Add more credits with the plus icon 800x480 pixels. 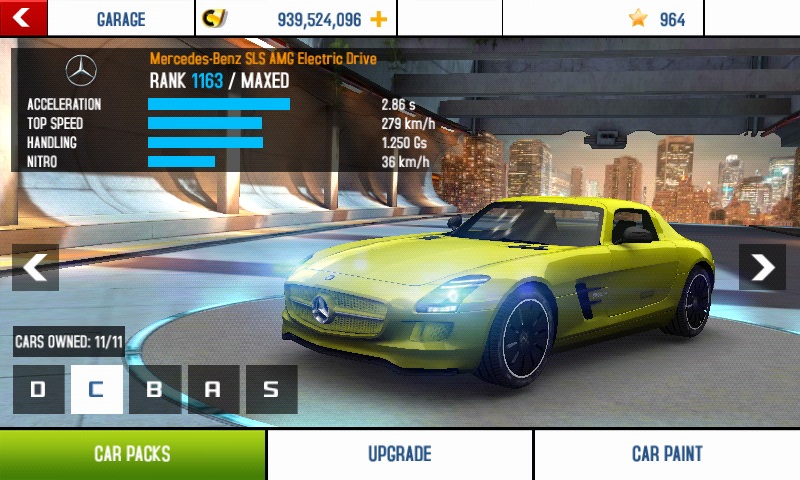(378, 19)
